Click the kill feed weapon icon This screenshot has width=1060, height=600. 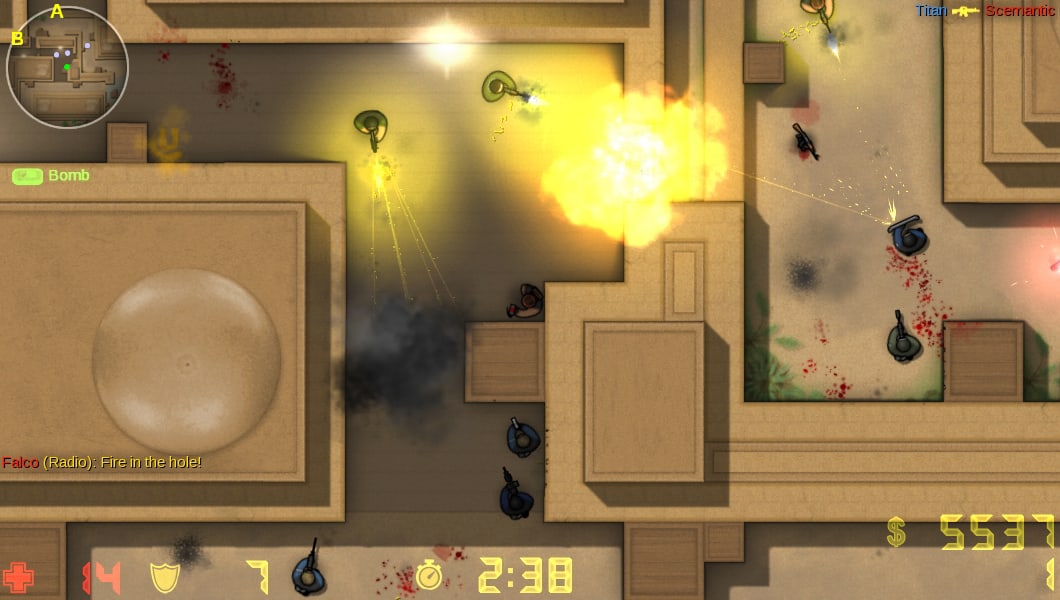click(x=966, y=11)
